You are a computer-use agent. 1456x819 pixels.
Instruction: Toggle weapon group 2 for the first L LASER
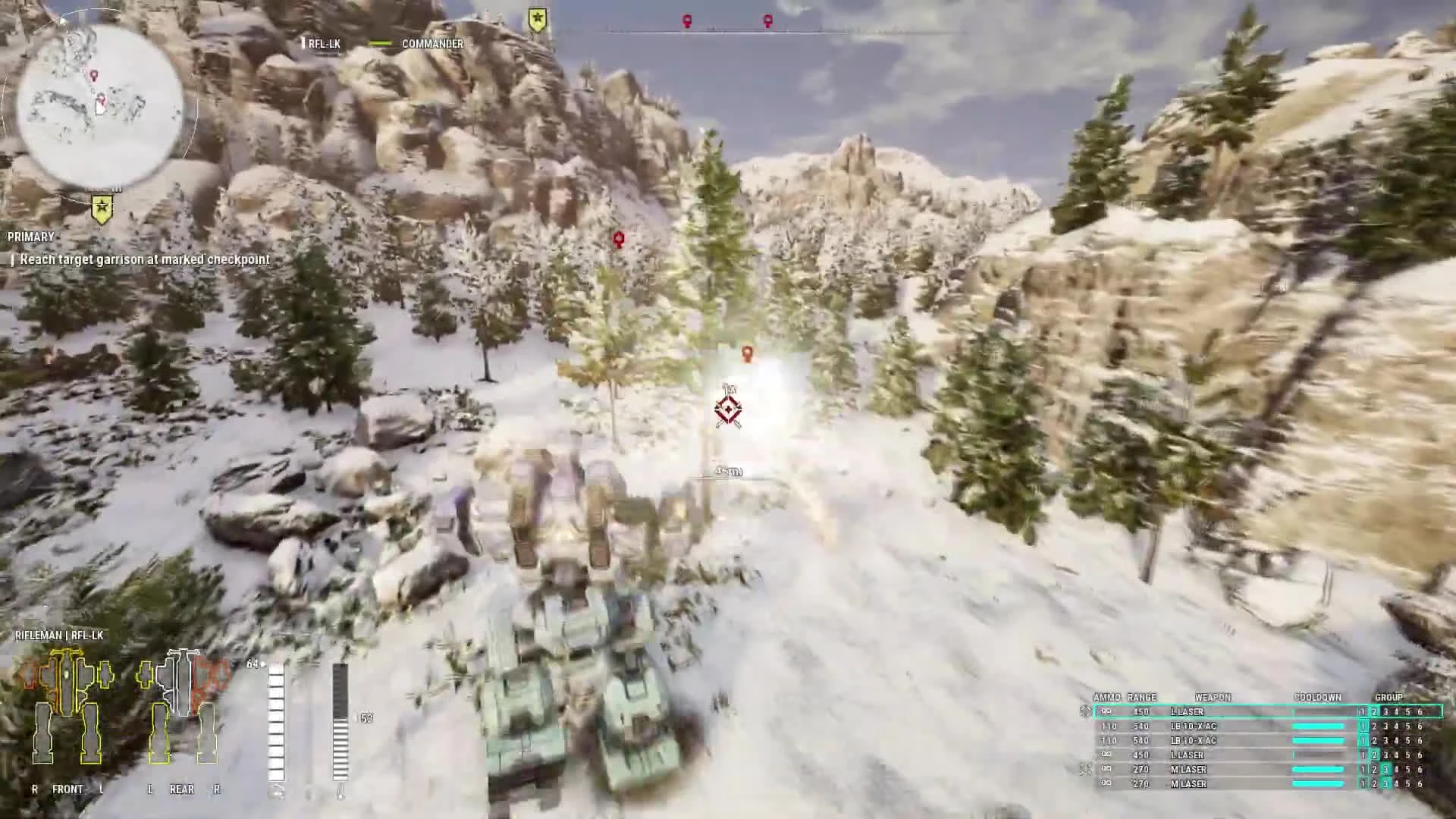[1373, 711]
